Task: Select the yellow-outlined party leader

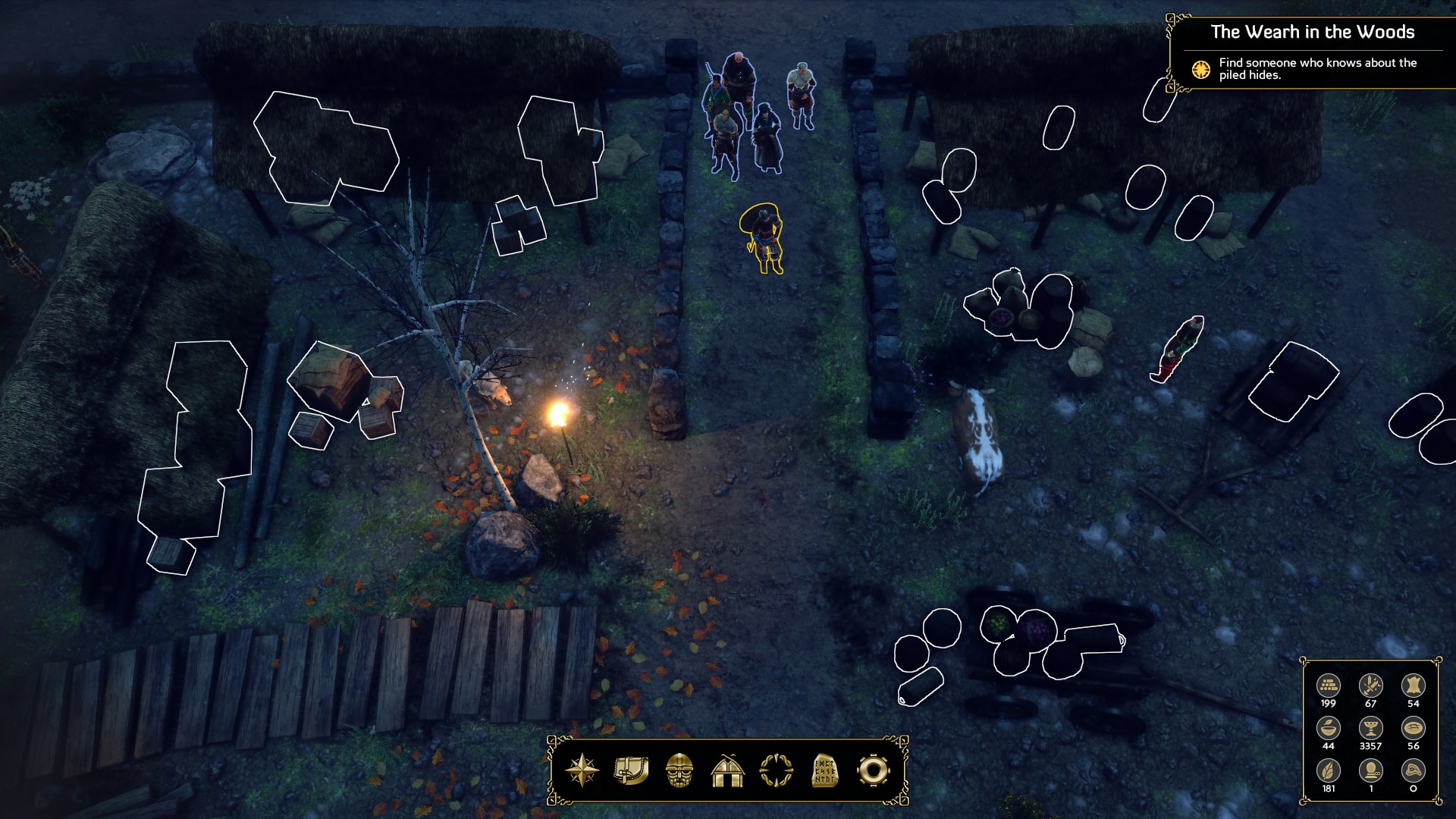Action: pyautogui.click(x=764, y=238)
